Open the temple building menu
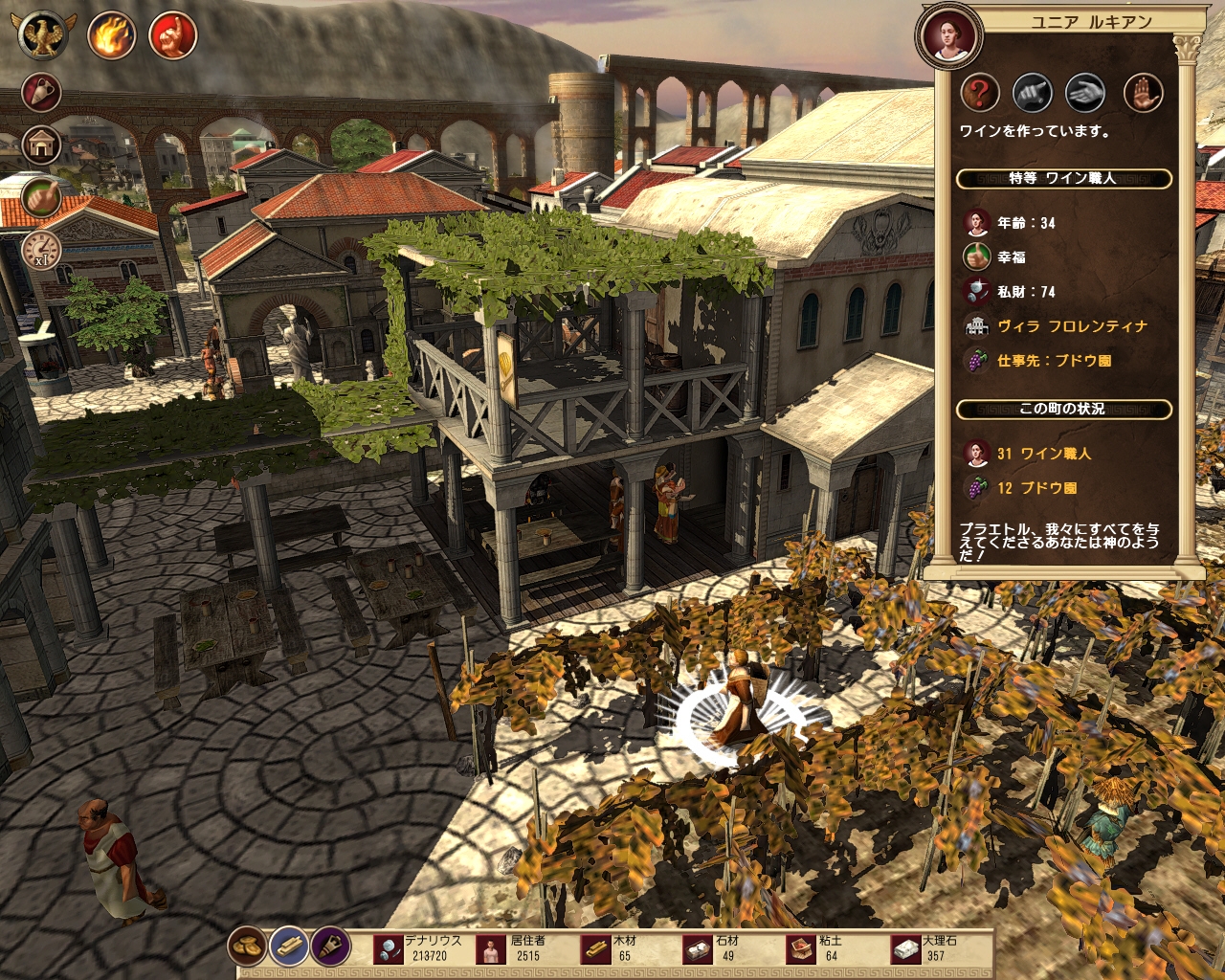The height and width of the screenshot is (980, 1225). 41,145
